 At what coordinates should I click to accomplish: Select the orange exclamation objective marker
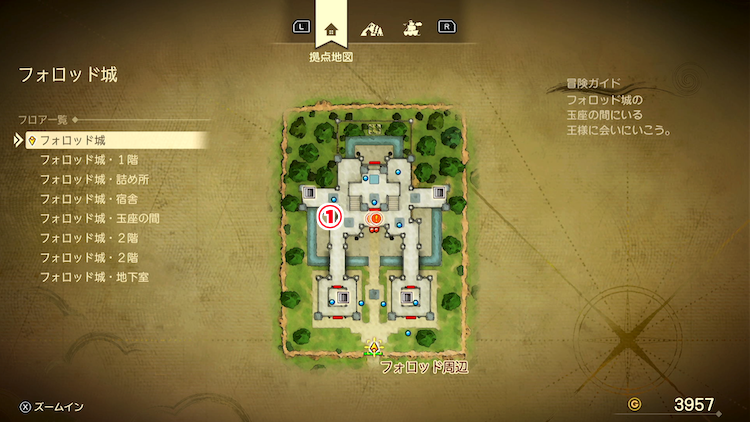(376, 217)
